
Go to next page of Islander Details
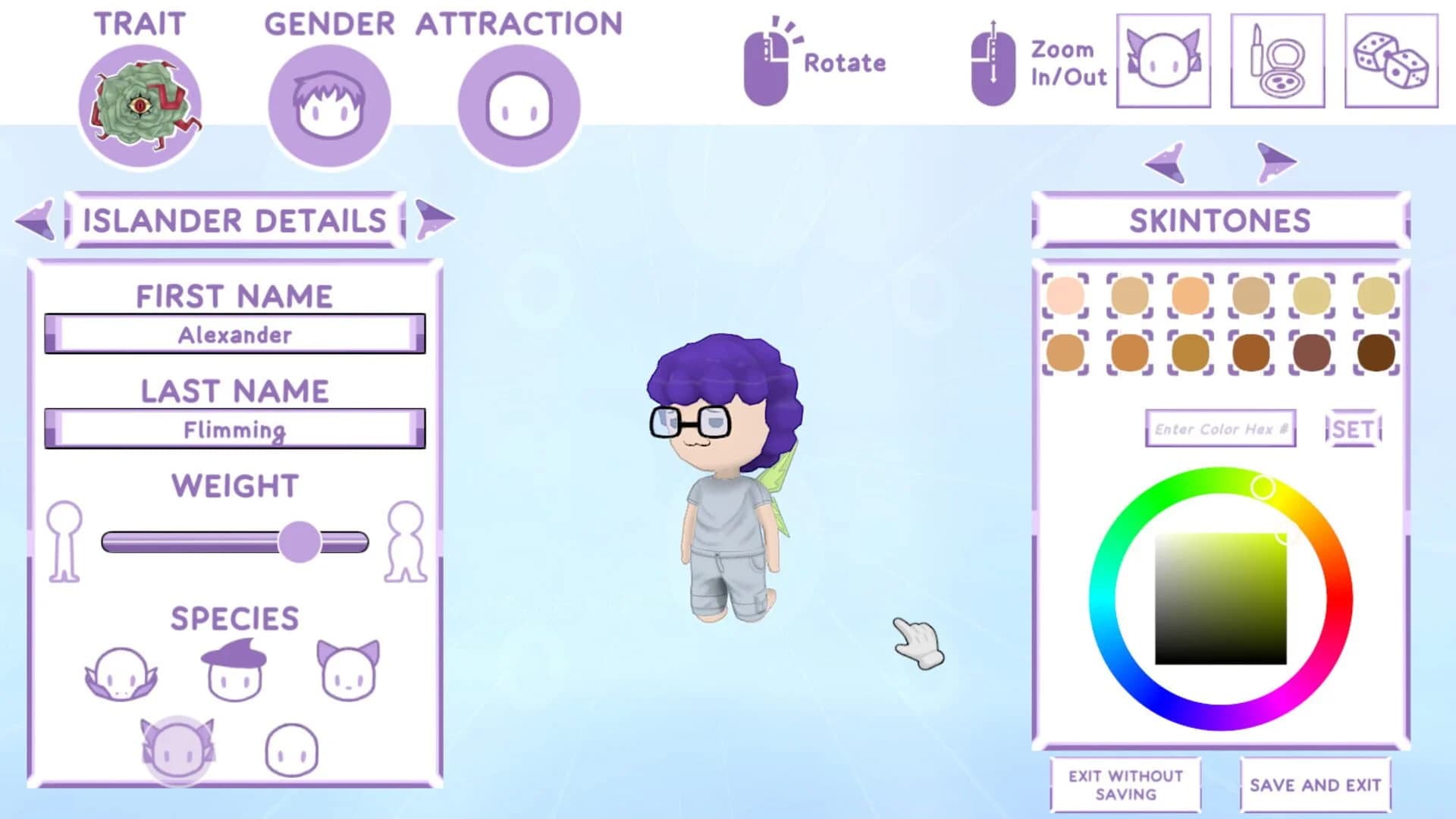click(x=434, y=219)
